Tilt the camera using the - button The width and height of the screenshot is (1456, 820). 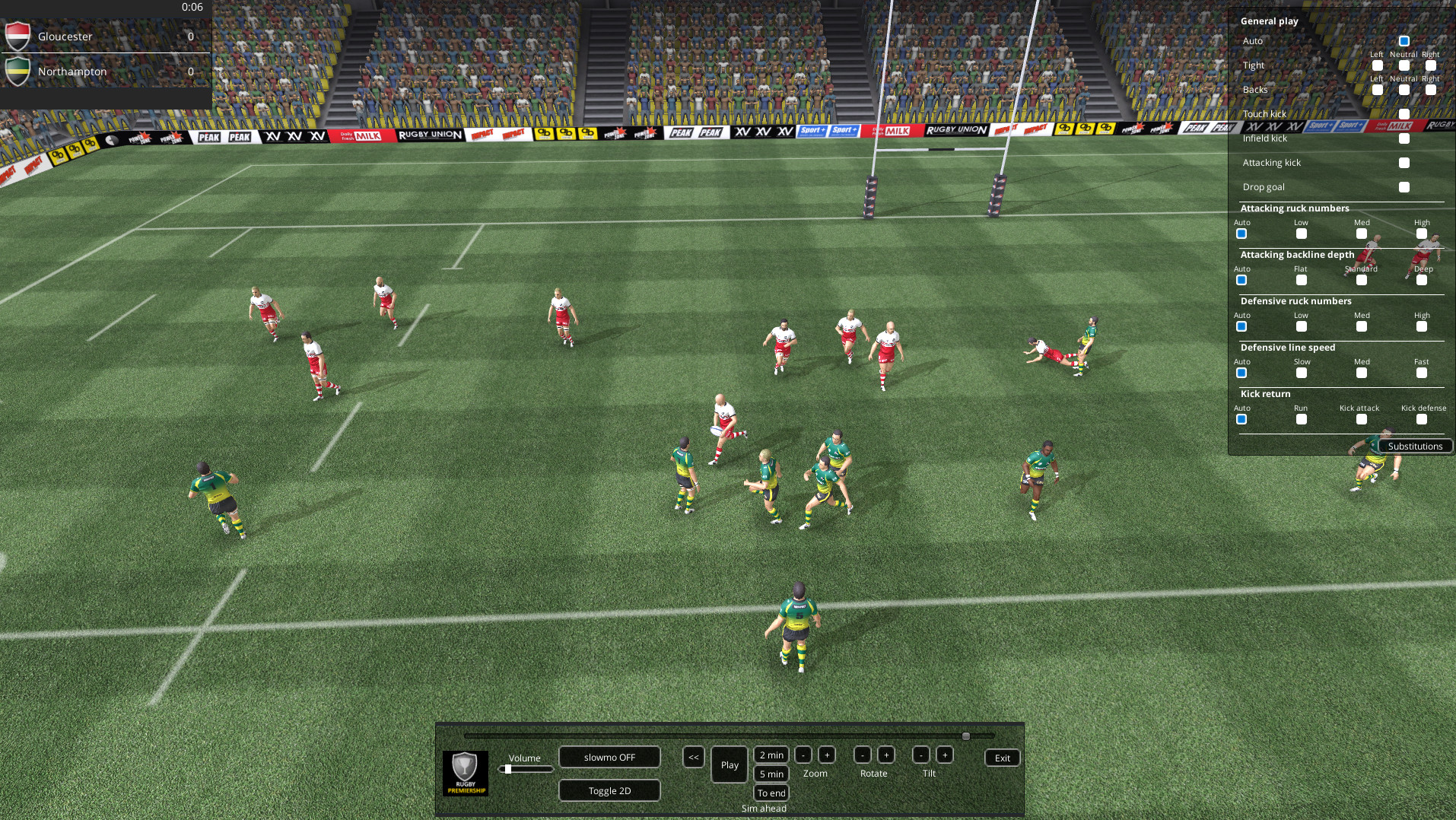click(x=920, y=755)
